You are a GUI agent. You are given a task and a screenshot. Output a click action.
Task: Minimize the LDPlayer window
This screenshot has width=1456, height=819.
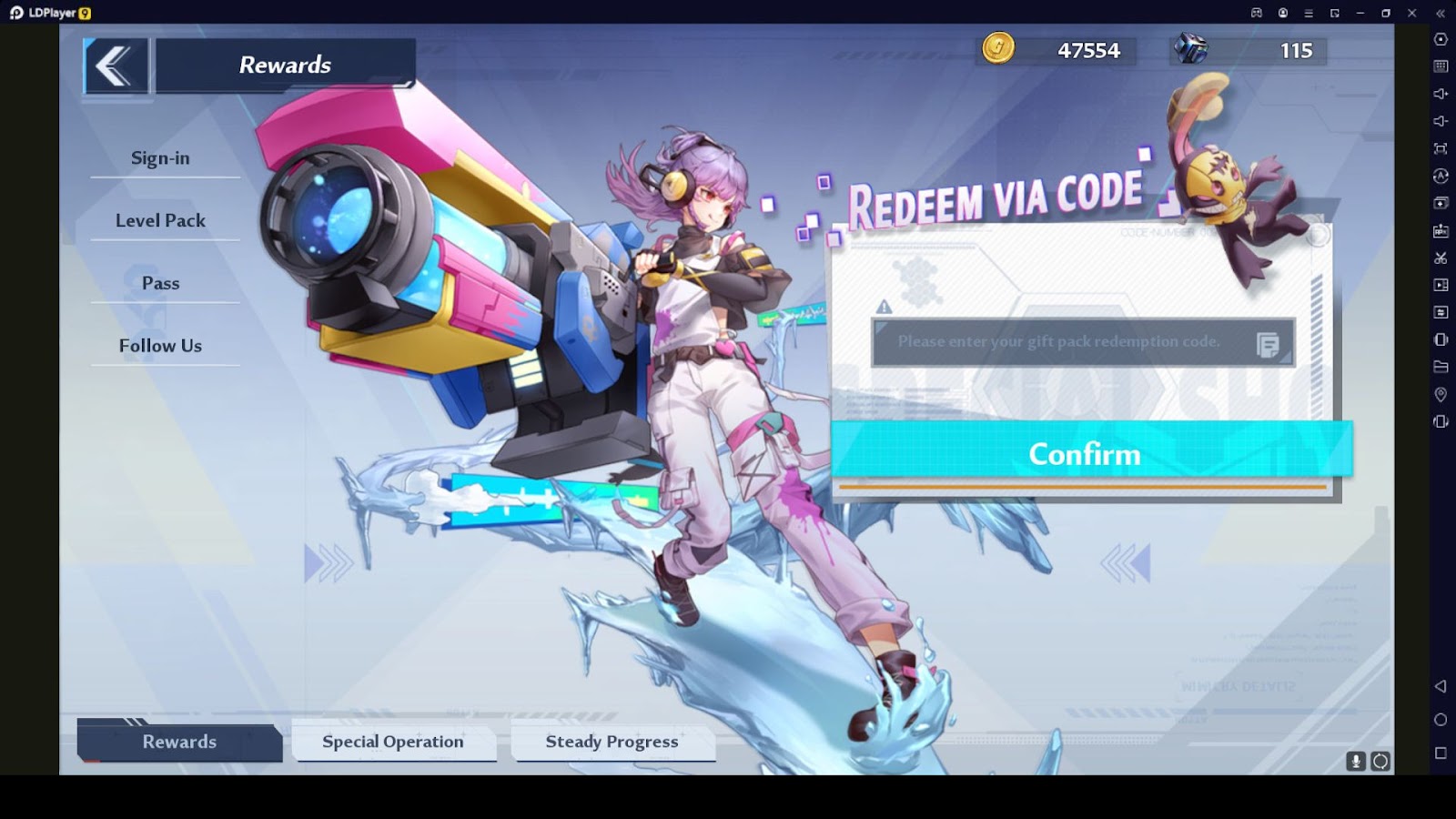point(1360,13)
